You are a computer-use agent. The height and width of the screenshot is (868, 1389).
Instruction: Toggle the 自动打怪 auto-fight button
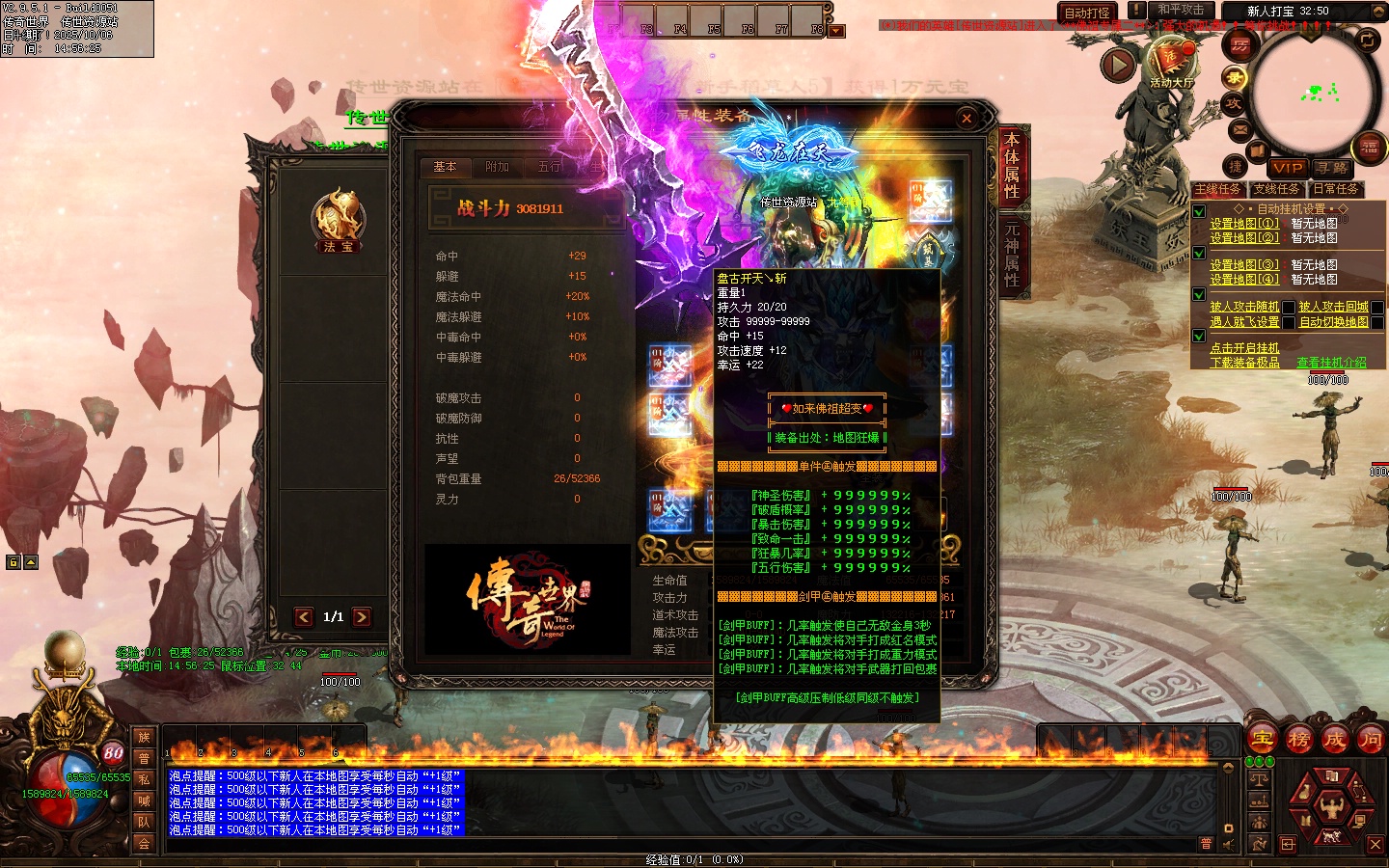pos(1087,13)
